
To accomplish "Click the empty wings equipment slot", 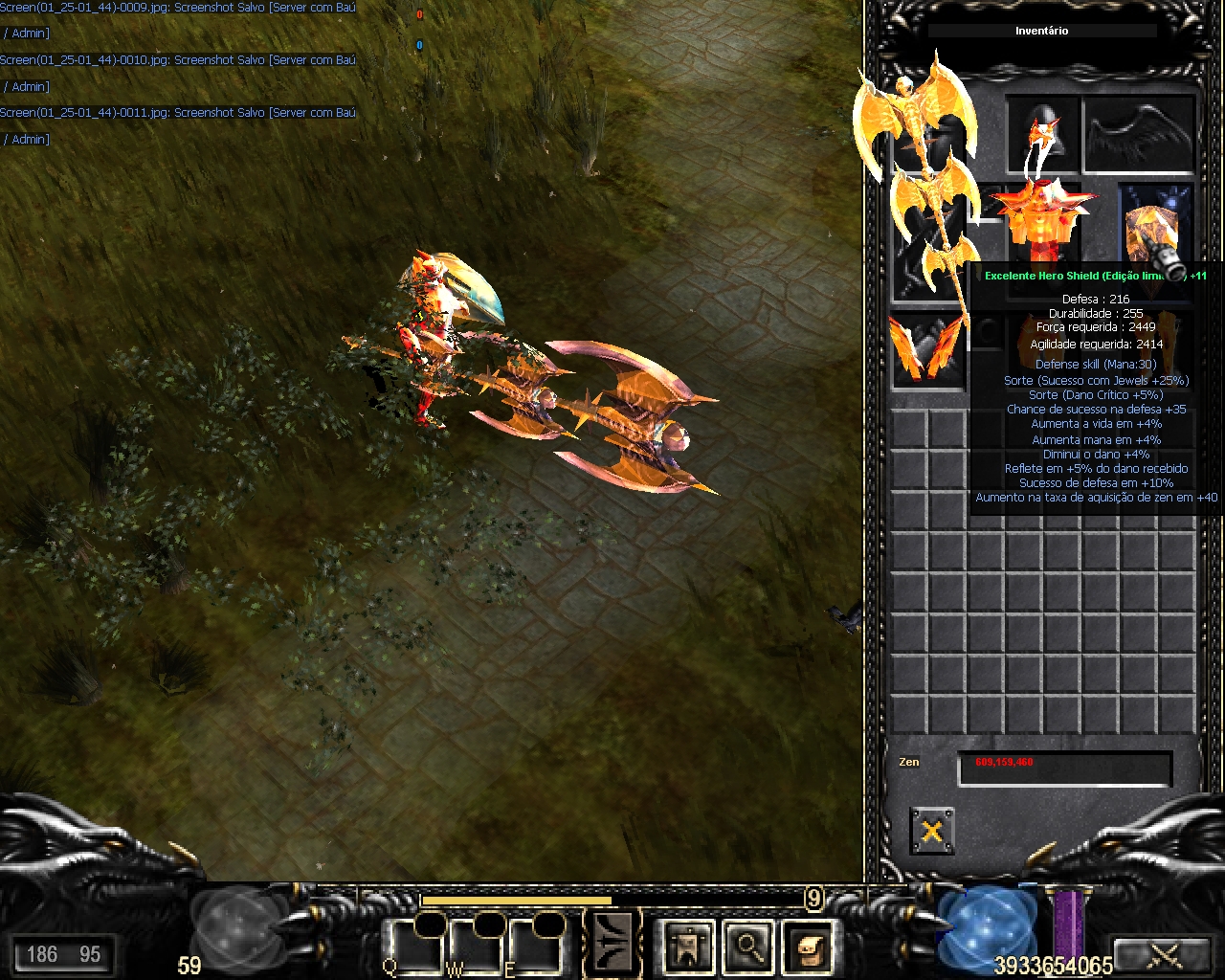I will pyautogui.click(x=1139, y=134).
